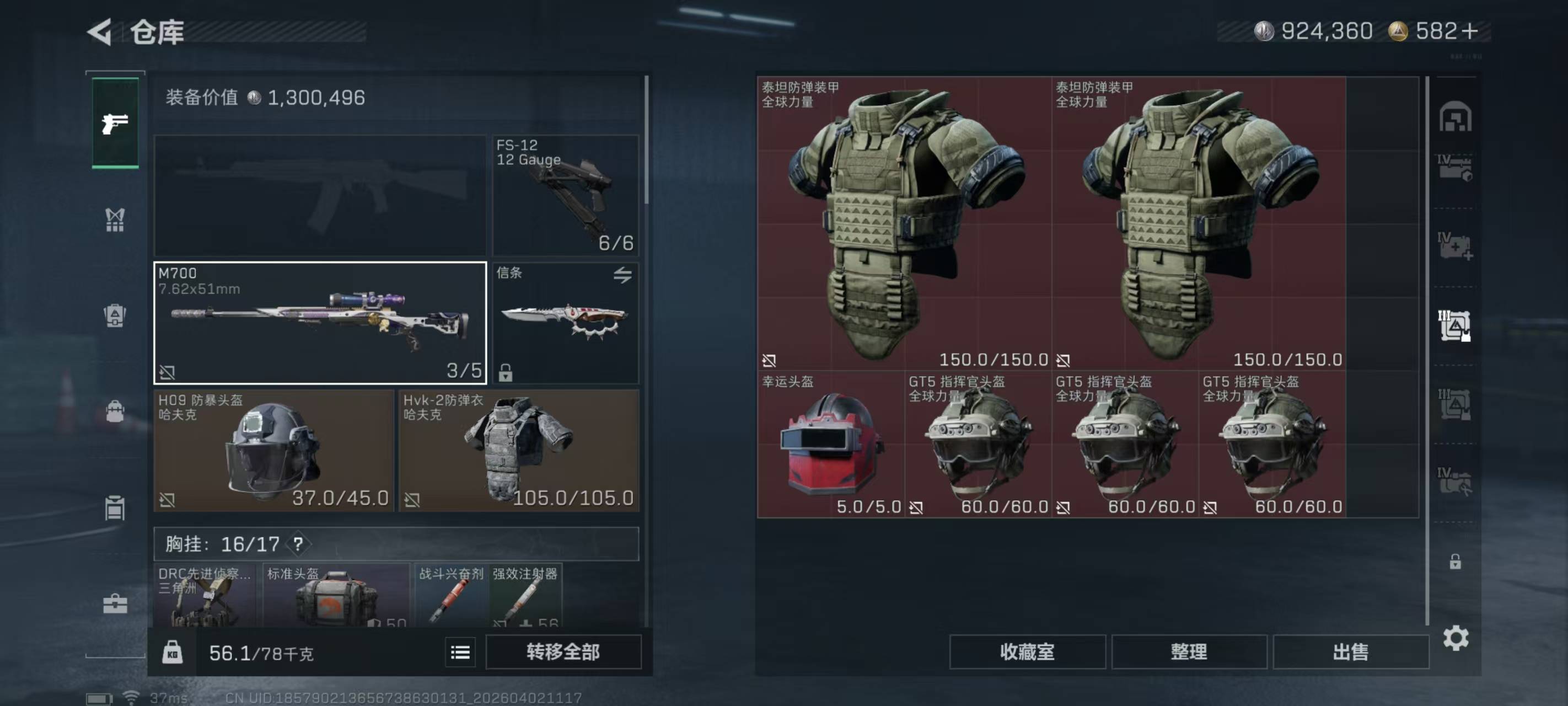Open the gear settings icon
This screenshot has width=1568, height=706.
1456,638
